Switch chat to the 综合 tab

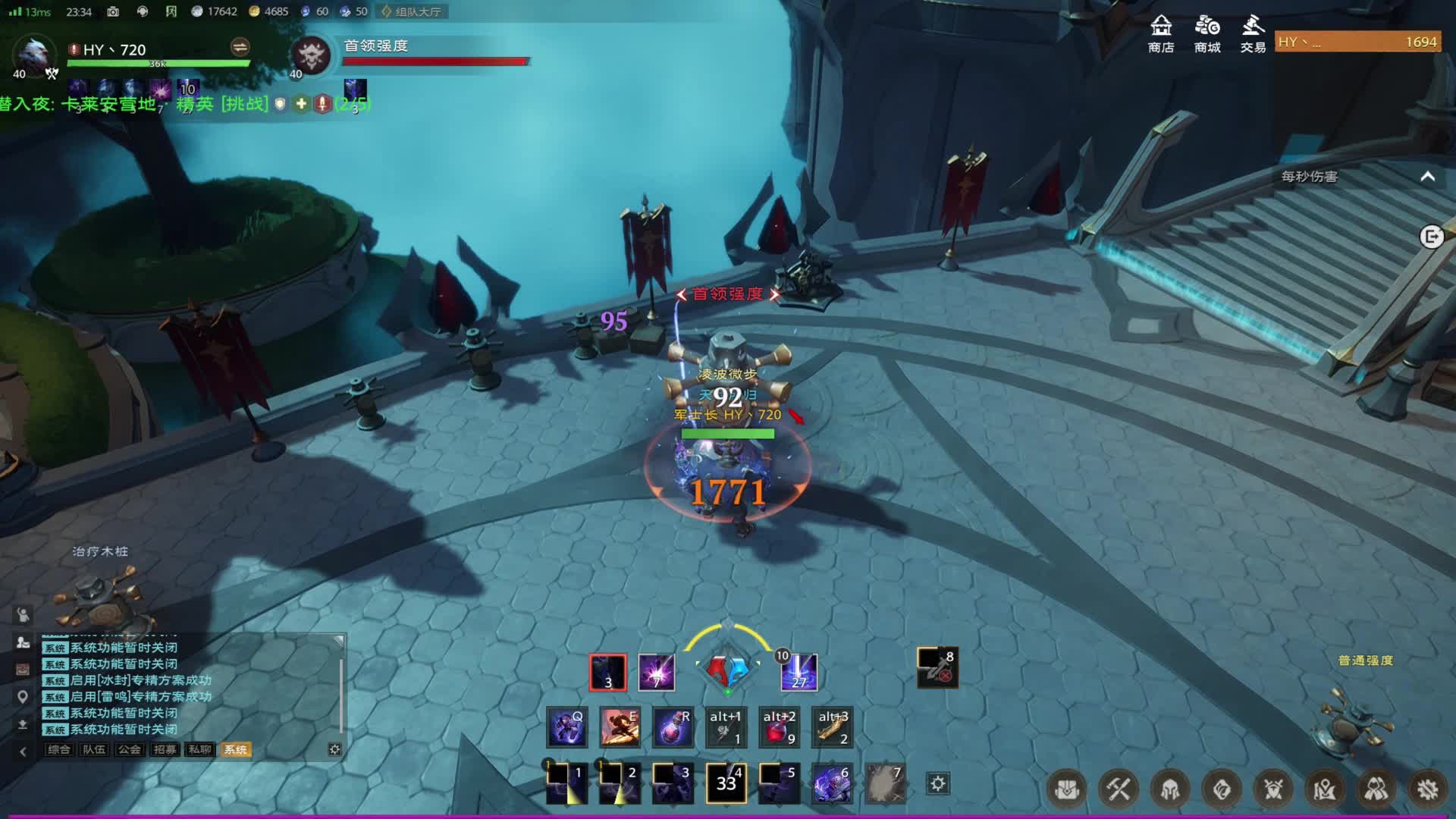pyautogui.click(x=58, y=749)
